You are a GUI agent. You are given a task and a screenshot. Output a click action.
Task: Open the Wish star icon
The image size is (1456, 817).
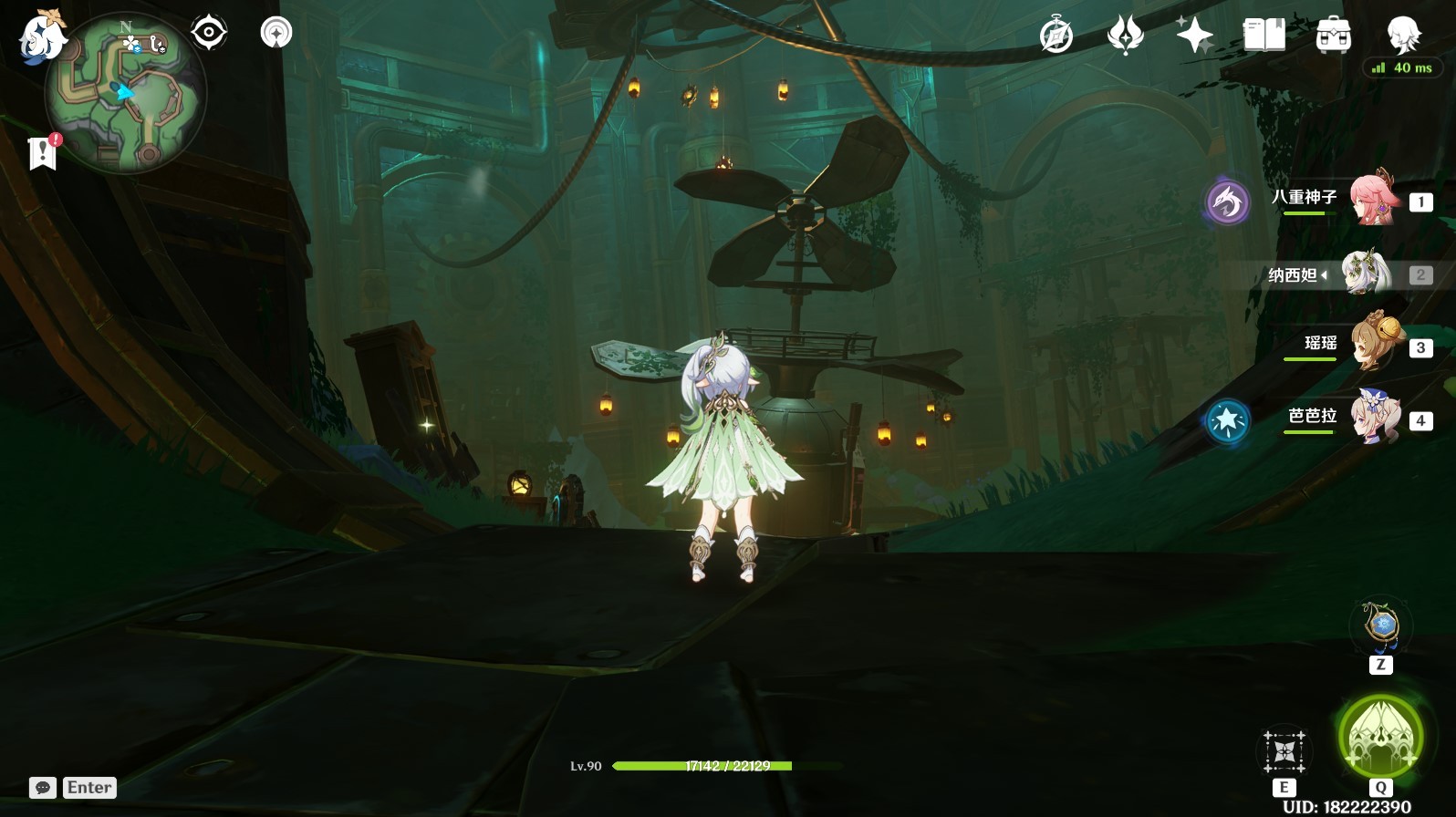[1194, 36]
